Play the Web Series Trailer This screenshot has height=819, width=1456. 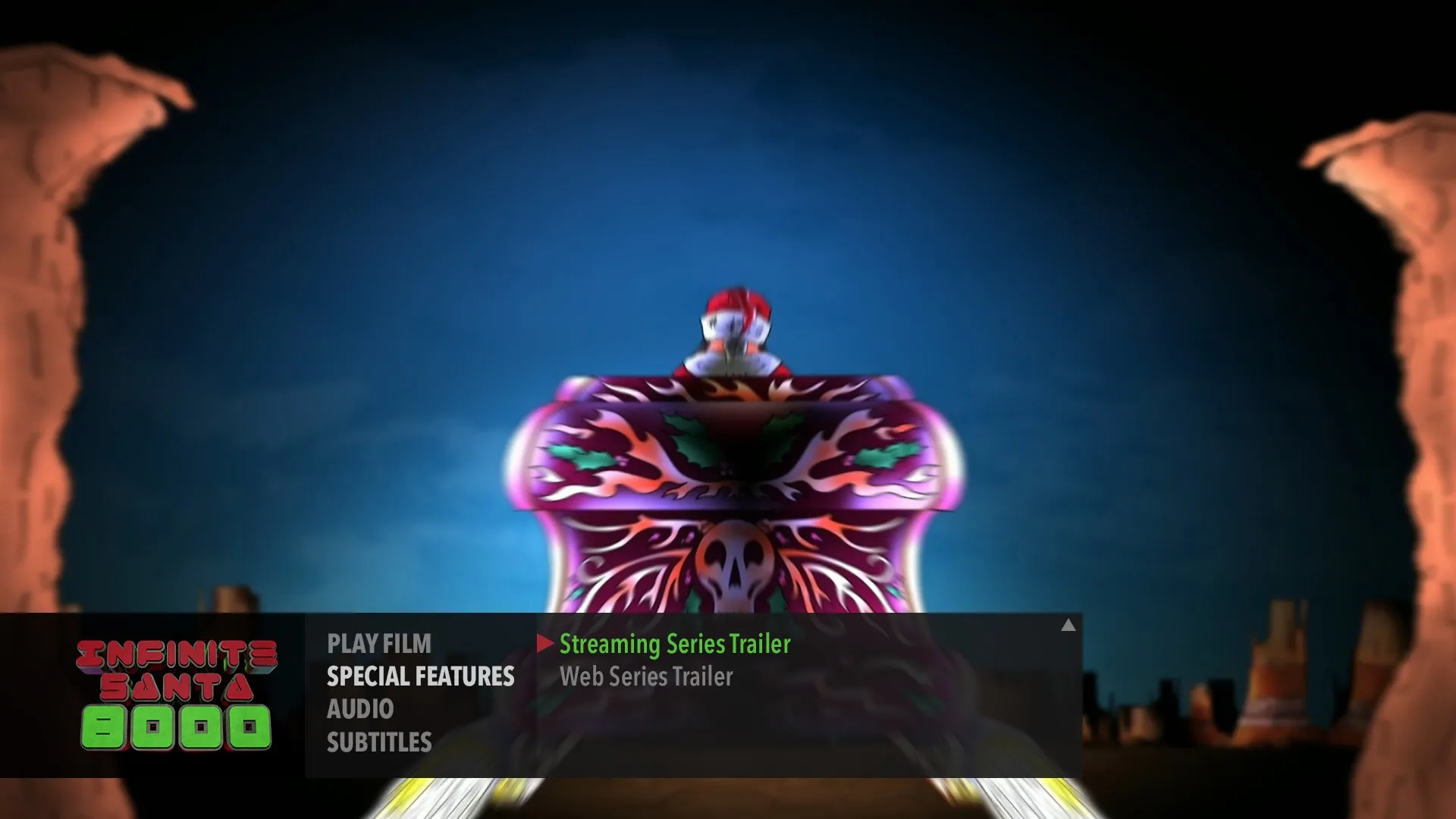646,676
